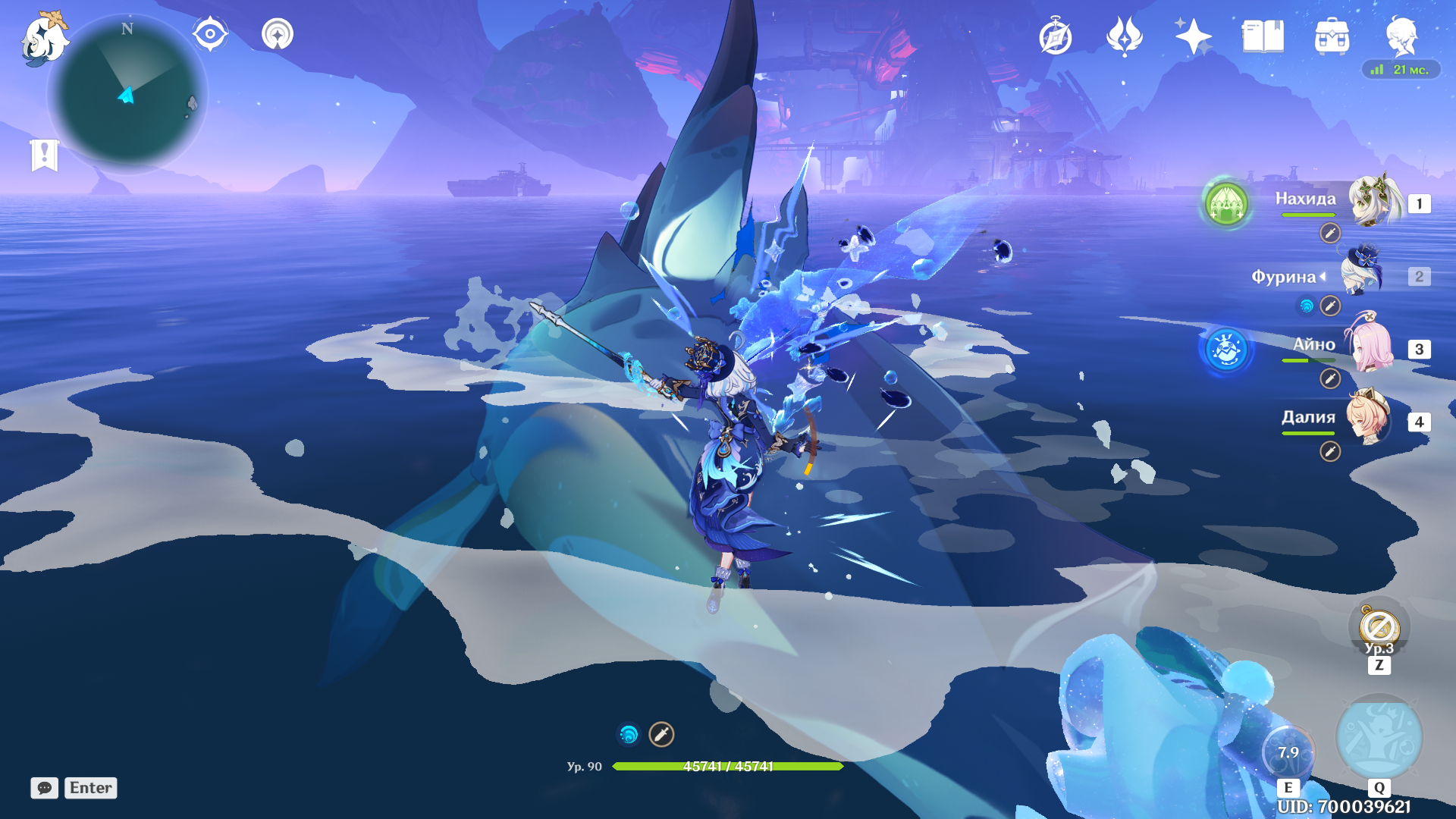Open the character profile screen icon
The width and height of the screenshot is (1456, 819).
click(x=1401, y=36)
